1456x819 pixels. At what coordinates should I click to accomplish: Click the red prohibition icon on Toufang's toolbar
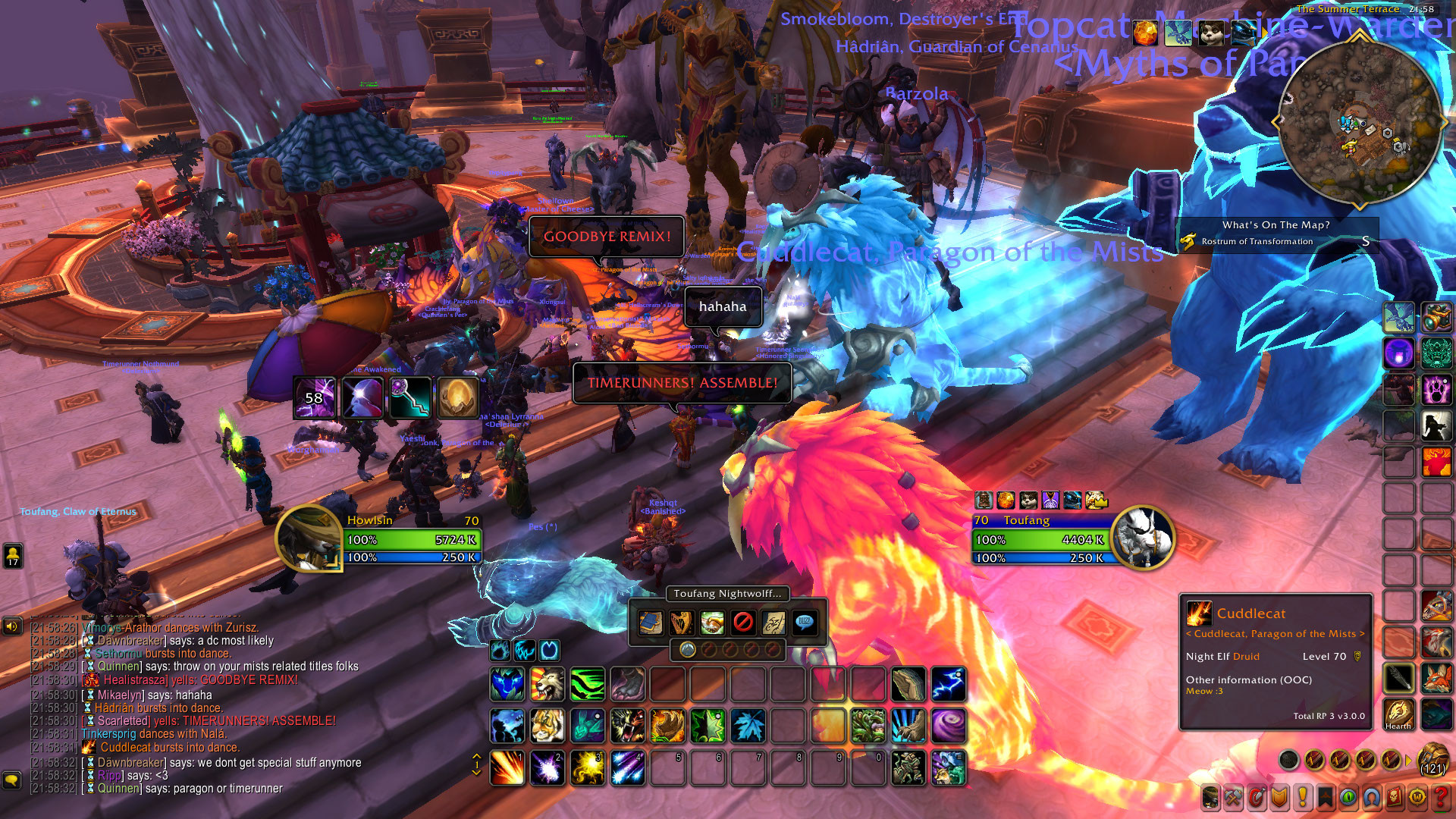click(743, 623)
